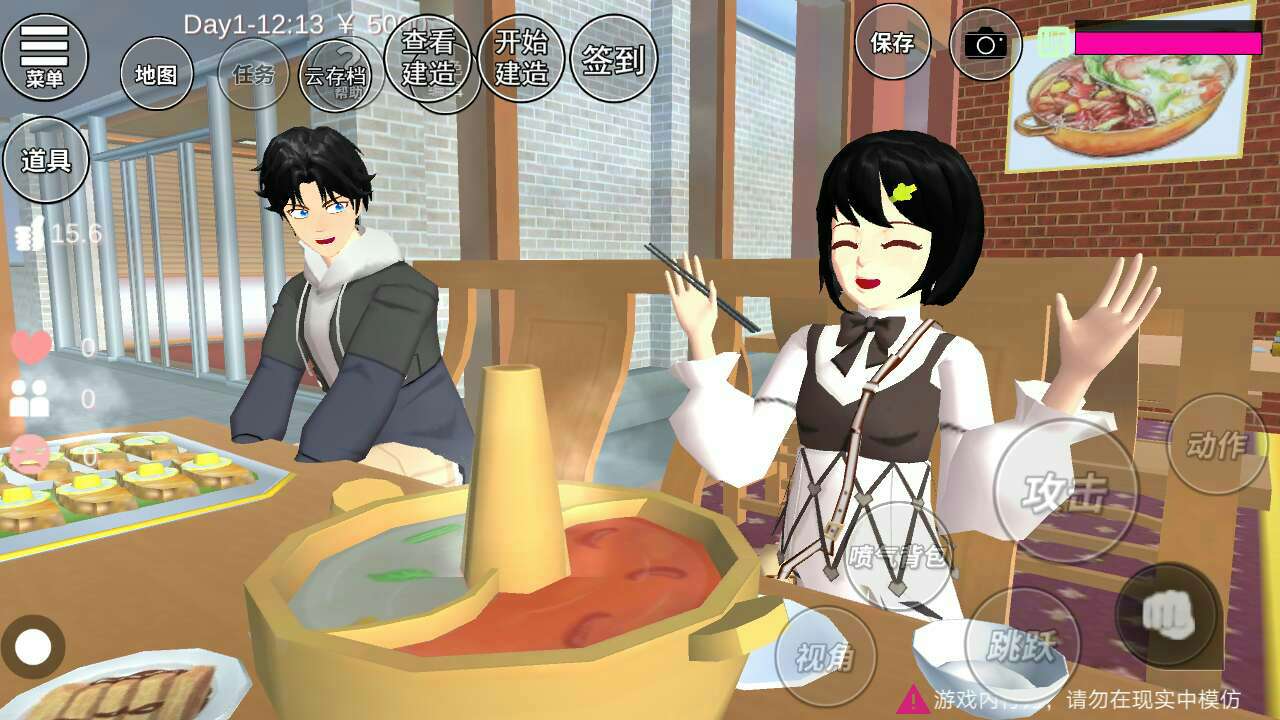Start building with 开始建造
This screenshot has width=1280, height=720.
pyautogui.click(x=521, y=57)
